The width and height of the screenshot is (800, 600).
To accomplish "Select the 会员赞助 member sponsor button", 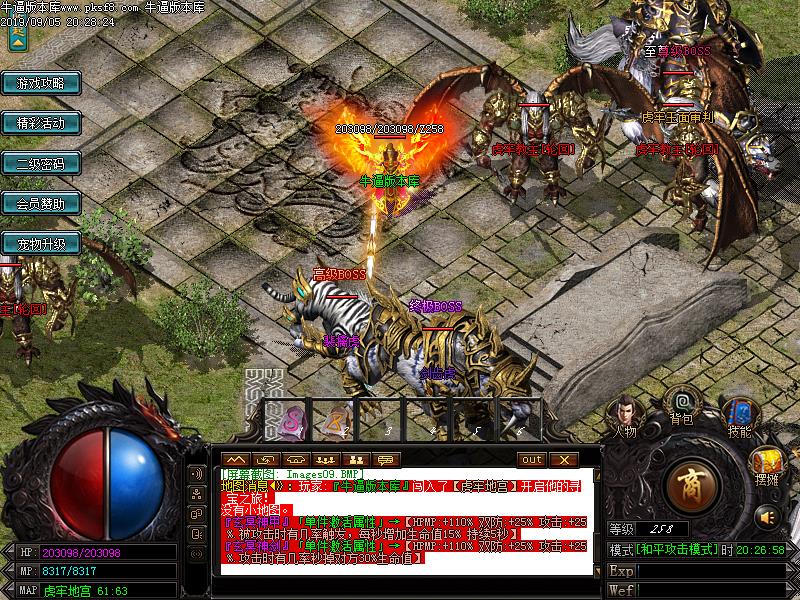I will tap(40, 203).
